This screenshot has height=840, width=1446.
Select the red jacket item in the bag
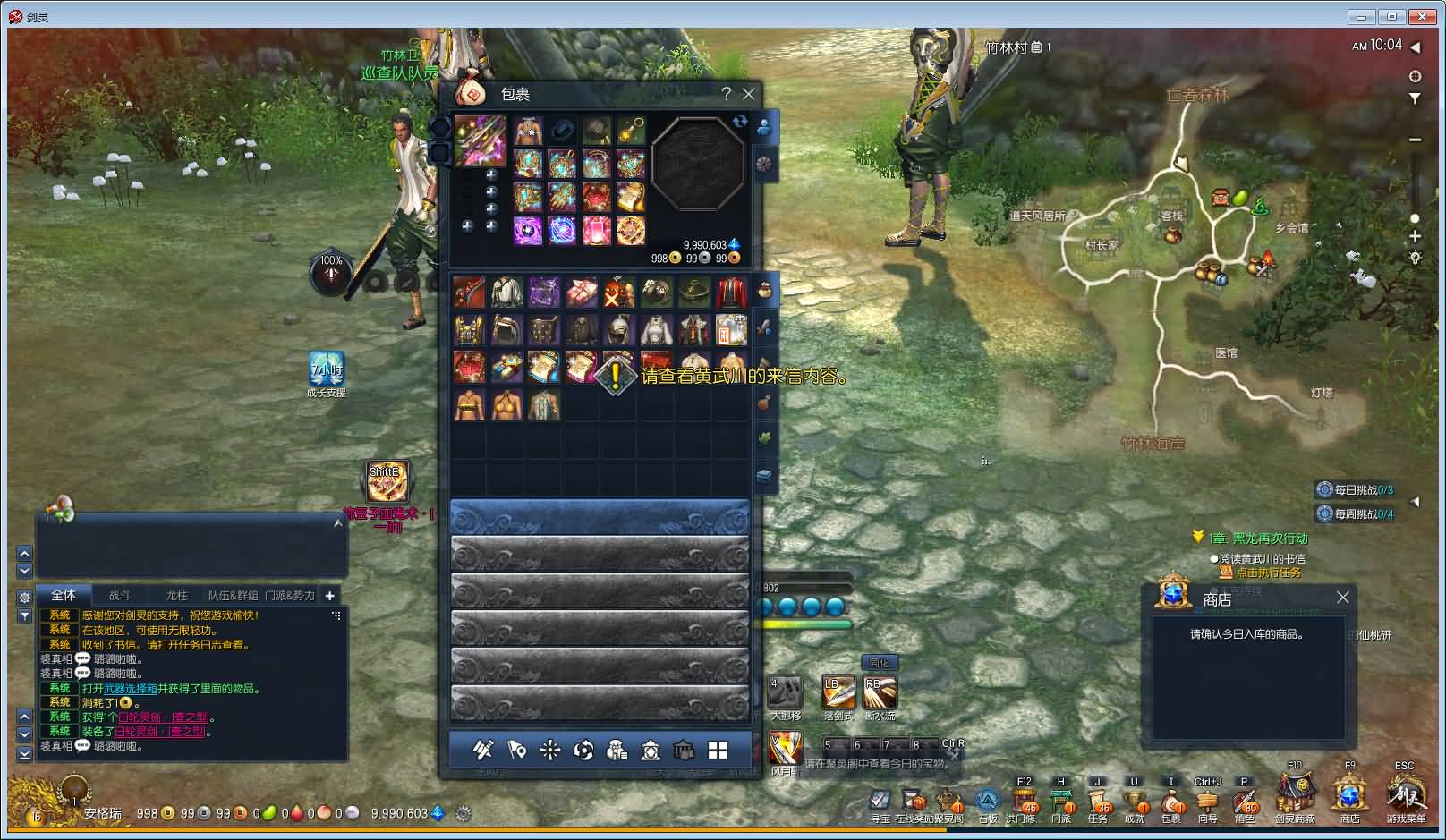click(x=731, y=293)
